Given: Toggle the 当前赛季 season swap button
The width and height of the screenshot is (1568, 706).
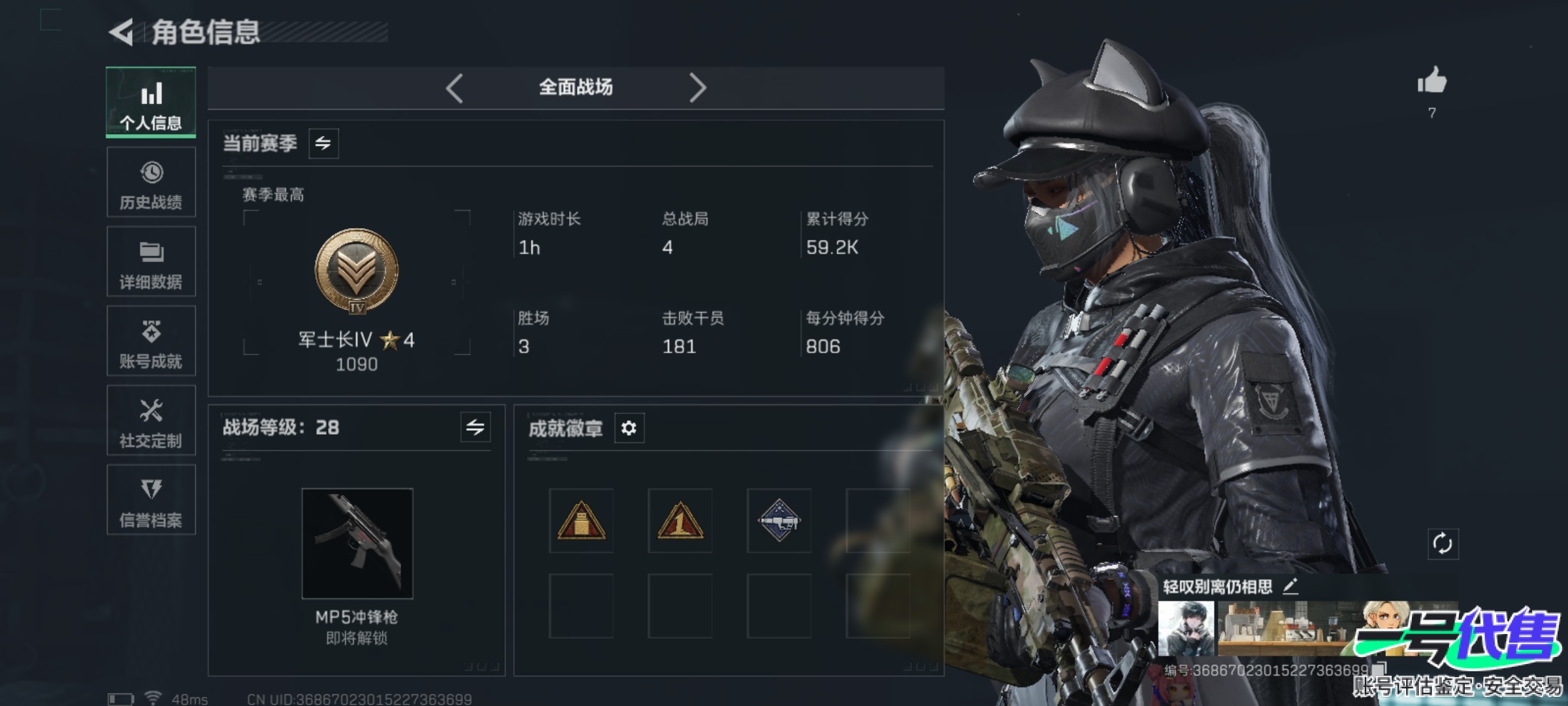Looking at the screenshot, I should 323,143.
